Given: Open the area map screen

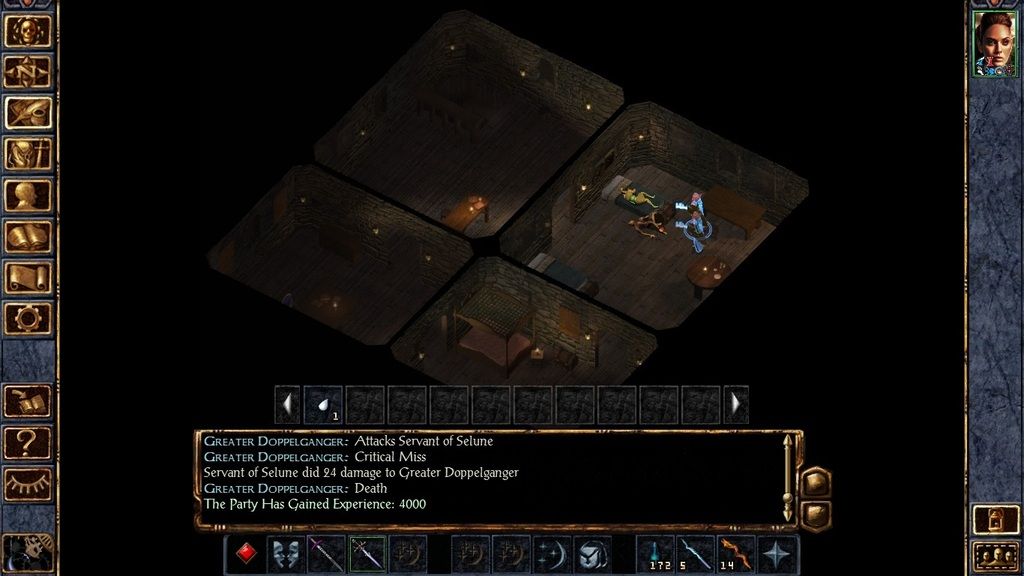Looking at the screenshot, I should coord(28,71).
